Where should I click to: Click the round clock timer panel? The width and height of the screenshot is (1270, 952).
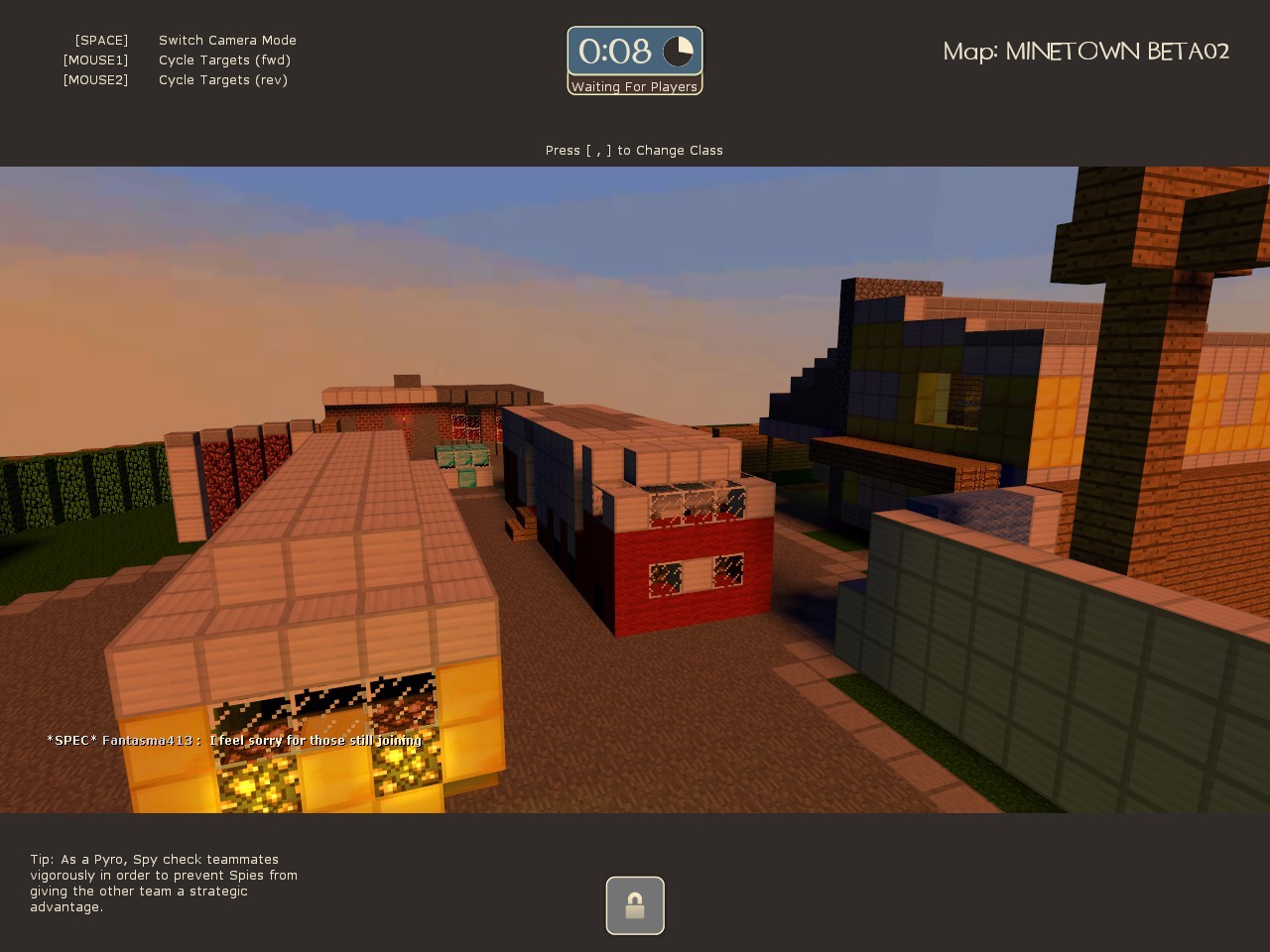point(634,52)
